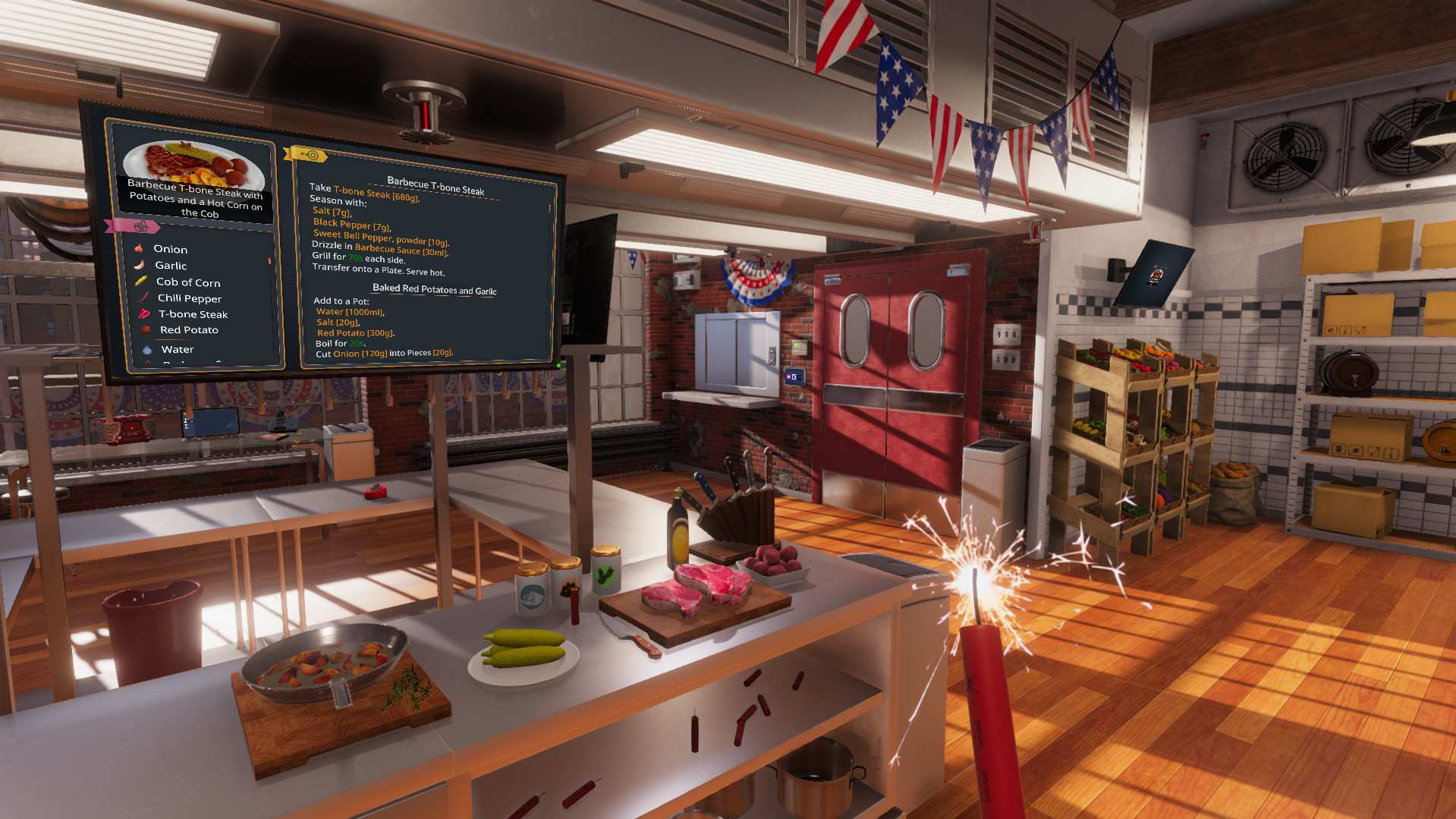Click the scrollbar beside the recipe instructions
The height and width of the screenshot is (819, 1456).
[551, 209]
